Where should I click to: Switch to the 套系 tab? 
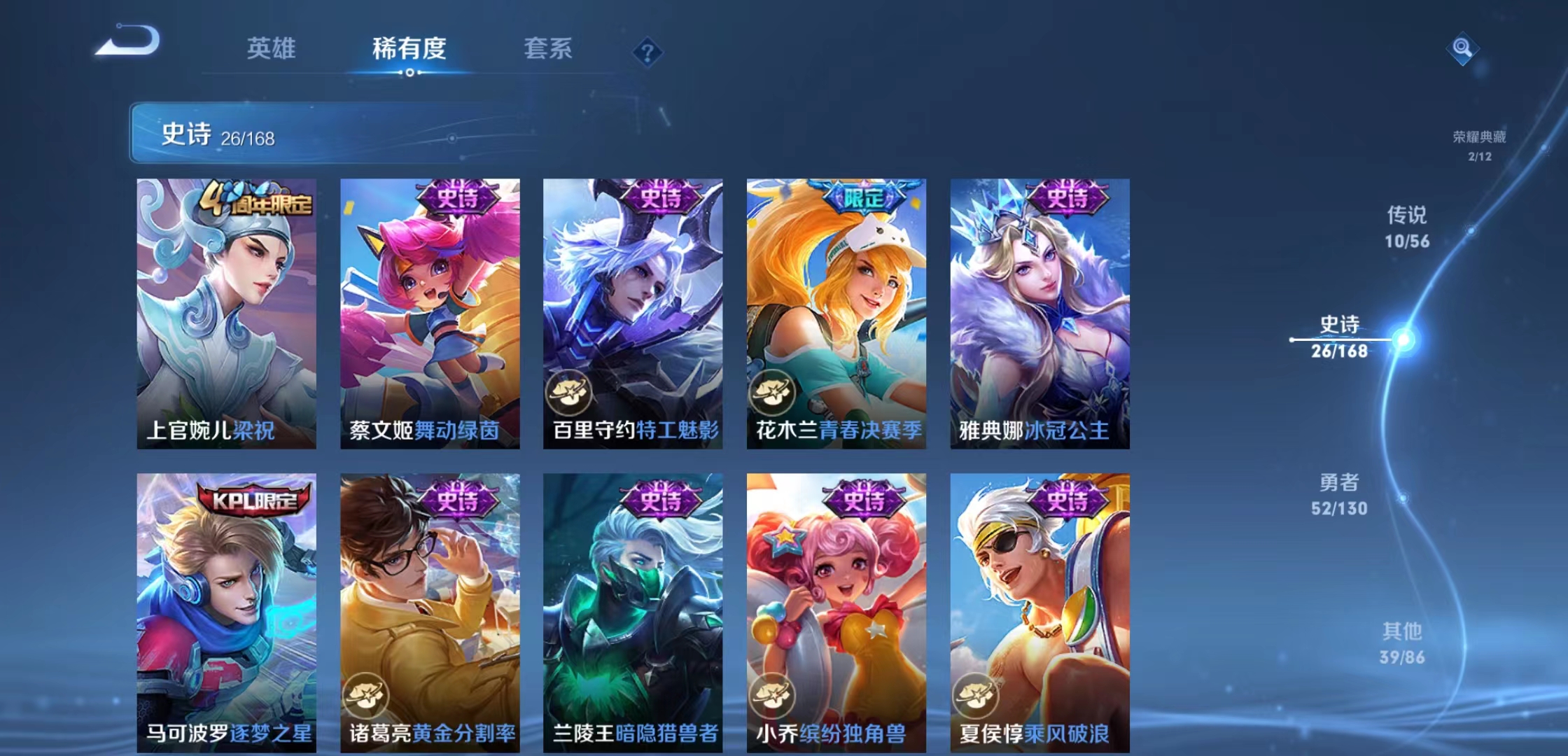pos(547,48)
